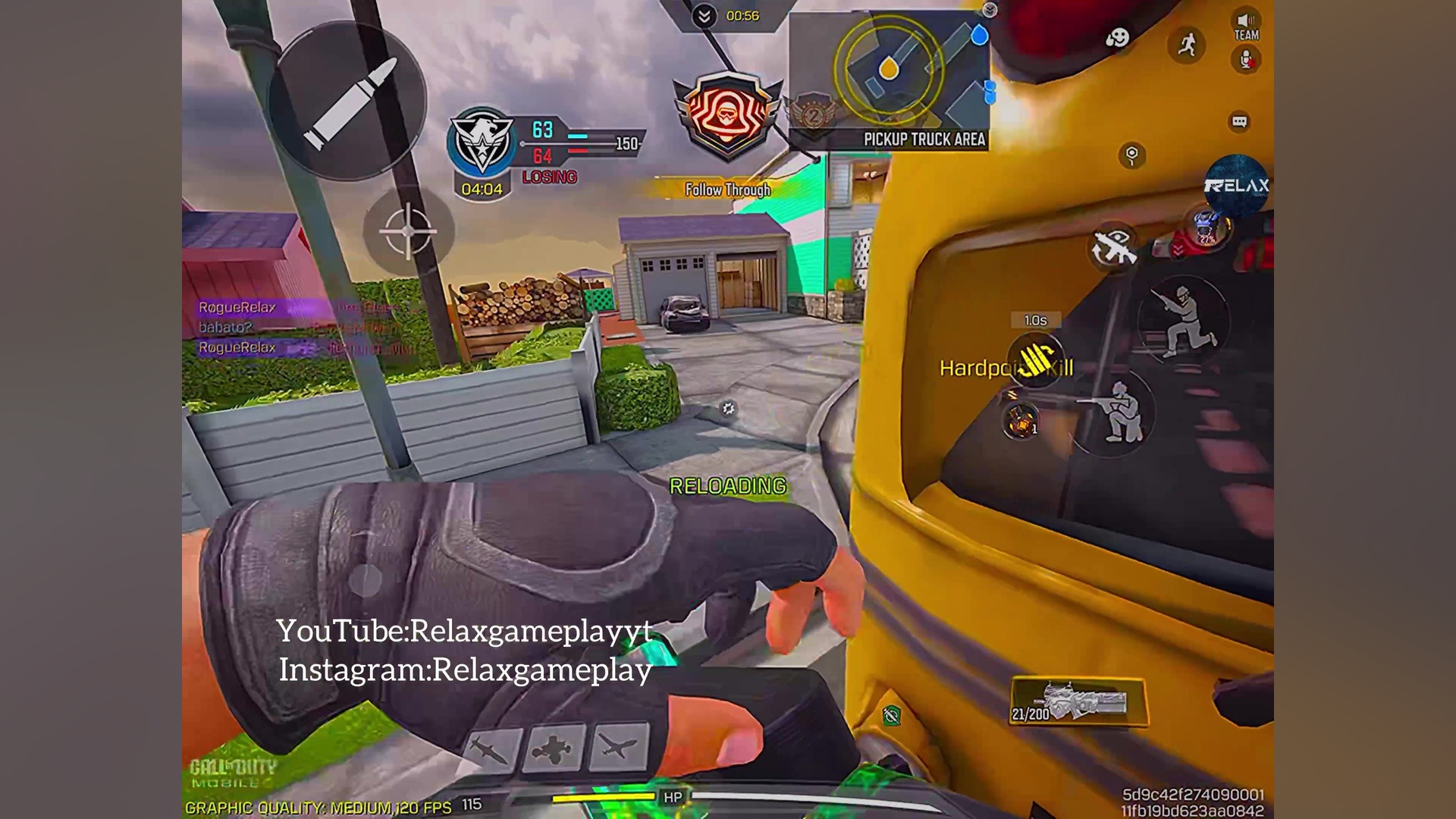Activate the missile scorestreak slot

491,749
